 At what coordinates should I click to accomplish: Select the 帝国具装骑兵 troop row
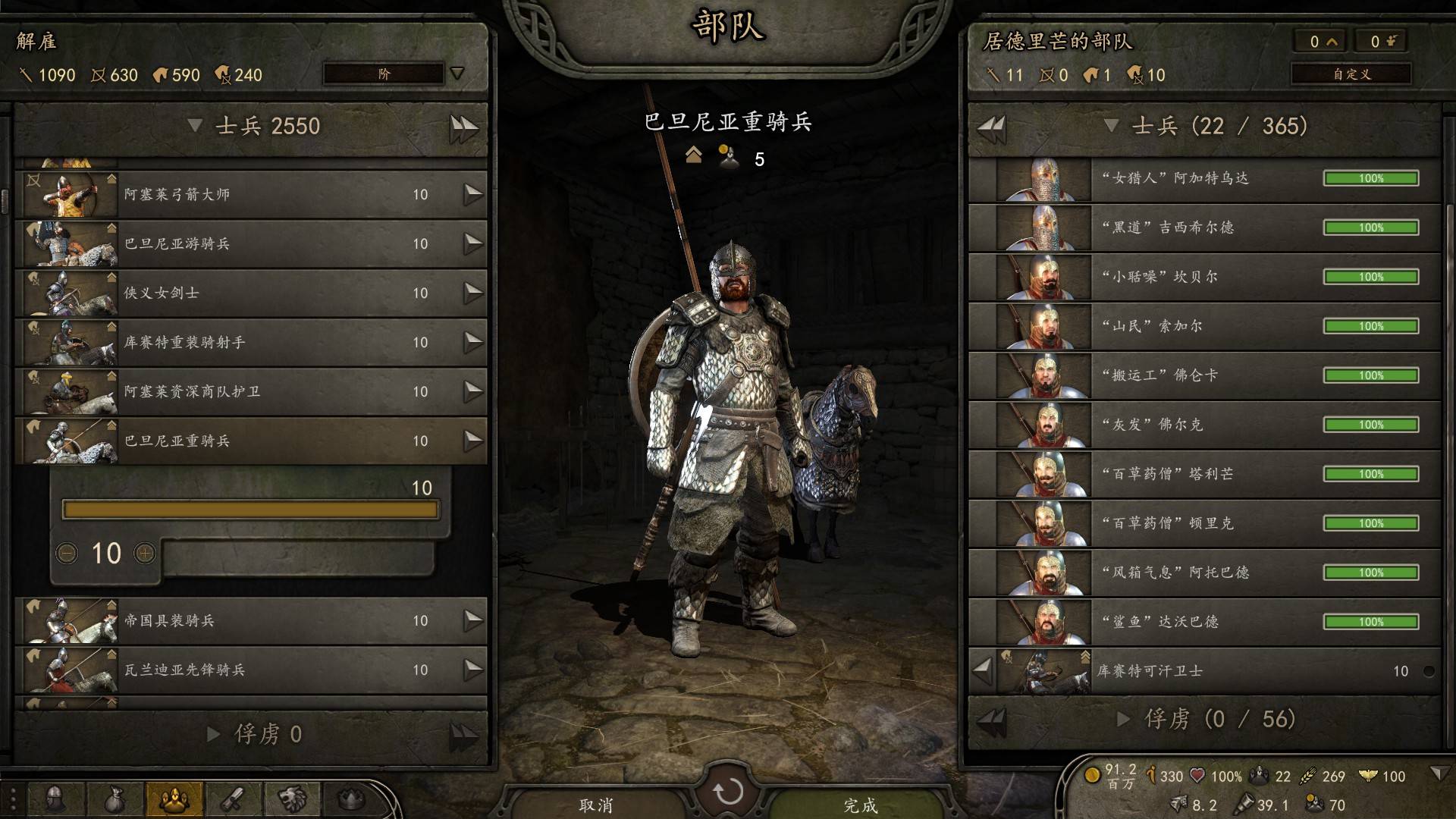pos(250,621)
